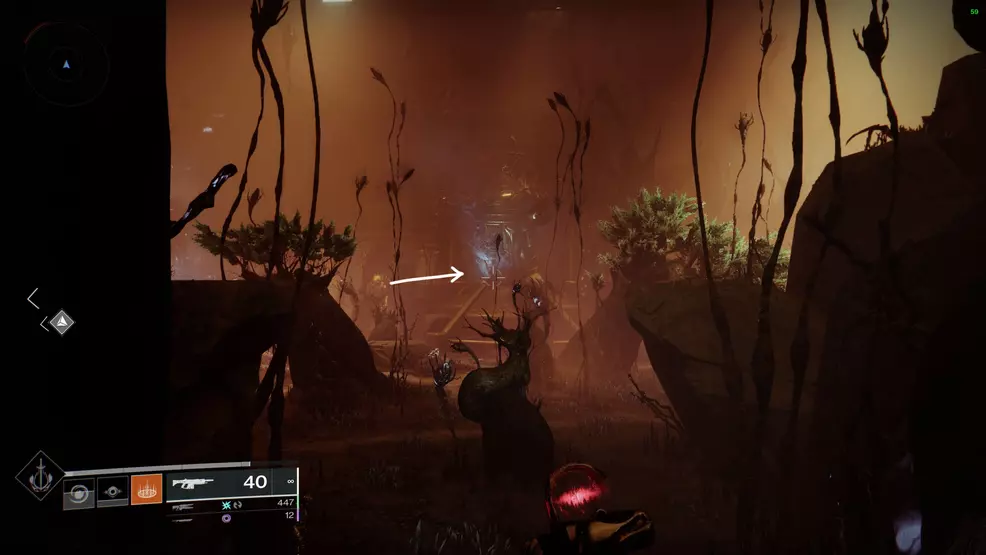Activate the orange class ability icon
The image size is (986, 555).
tap(146, 490)
